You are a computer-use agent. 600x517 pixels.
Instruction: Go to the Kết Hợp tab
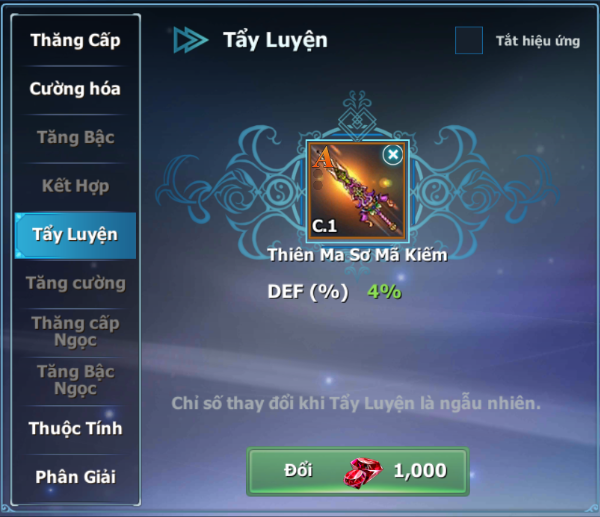[75, 186]
